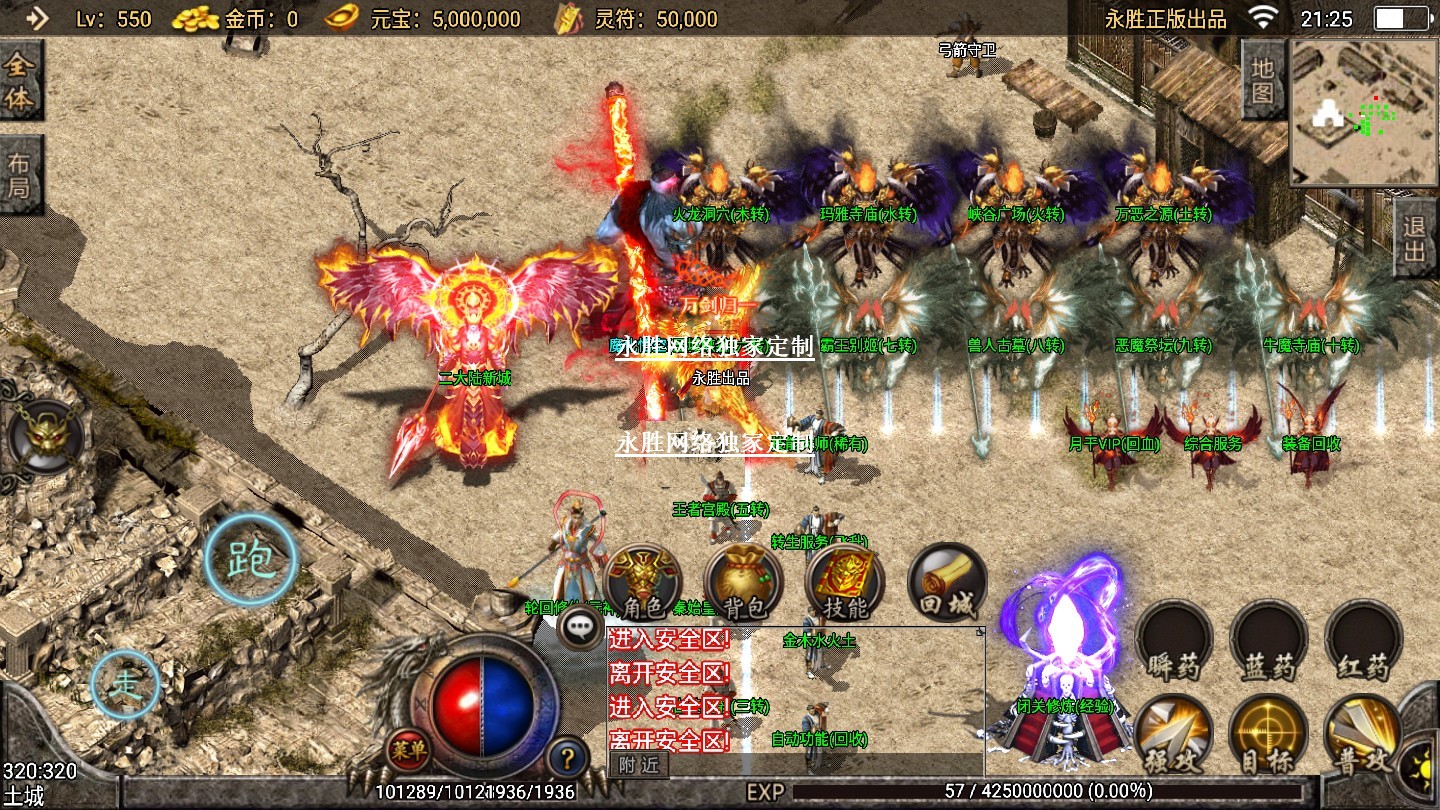Click the minimap in the corner
The image size is (1440, 810).
(1364, 112)
